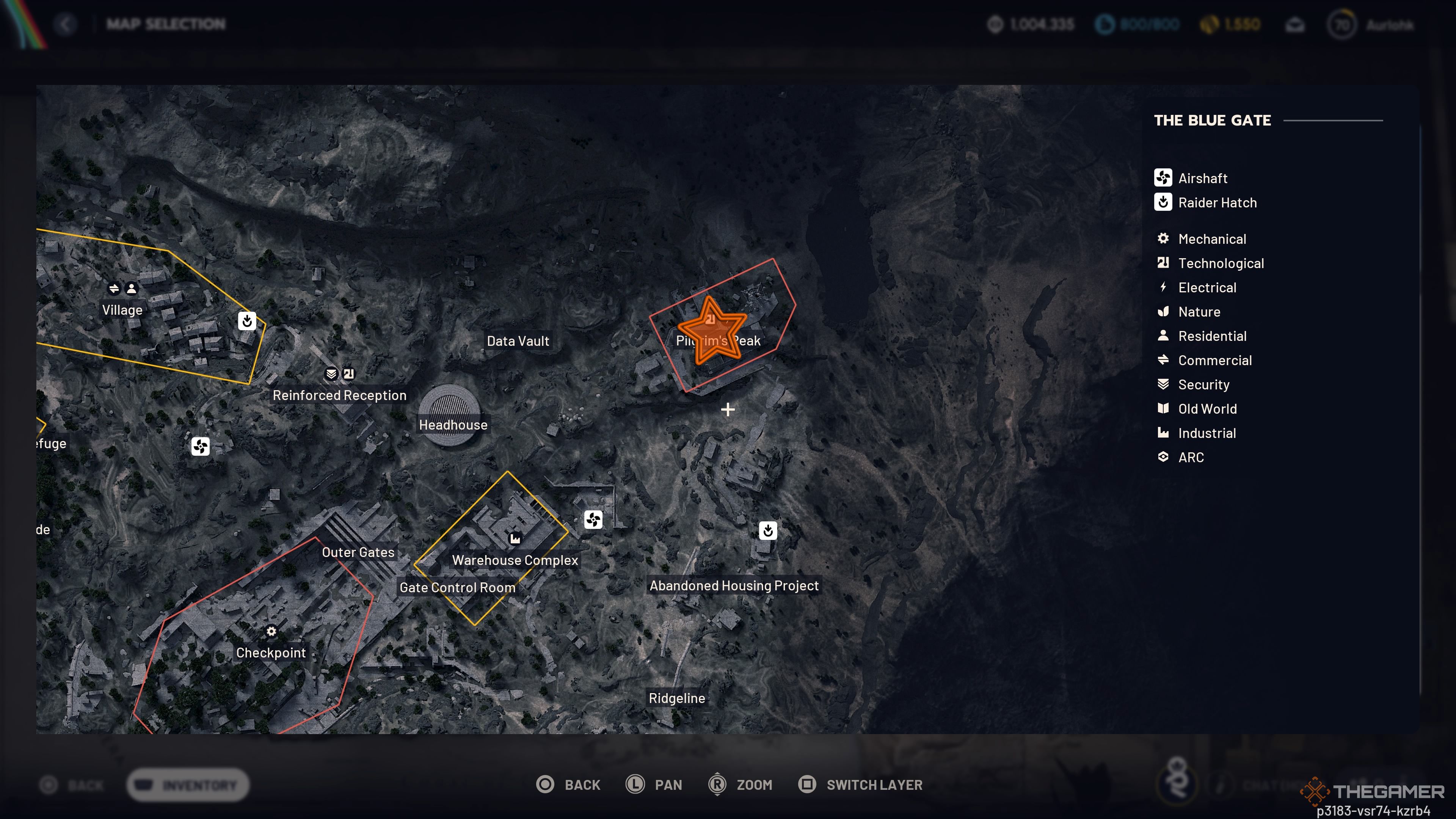The image size is (1456, 819).
Task: Select the Airshaft icon in the legend
Action: pos(1163,177)
